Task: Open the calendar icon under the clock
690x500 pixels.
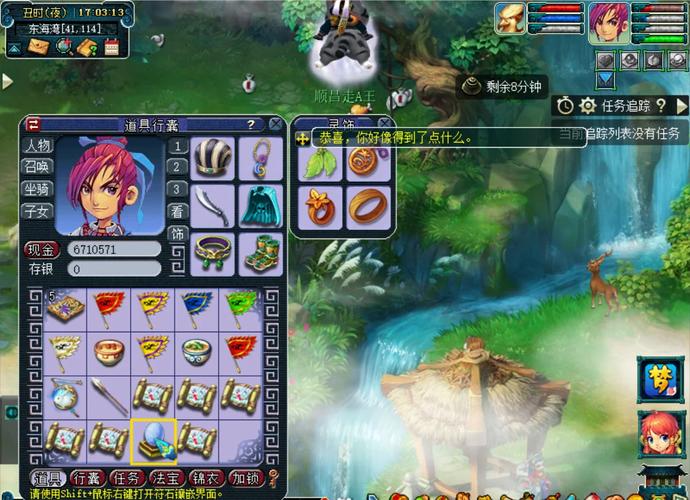Action: [x=111, y=47]
